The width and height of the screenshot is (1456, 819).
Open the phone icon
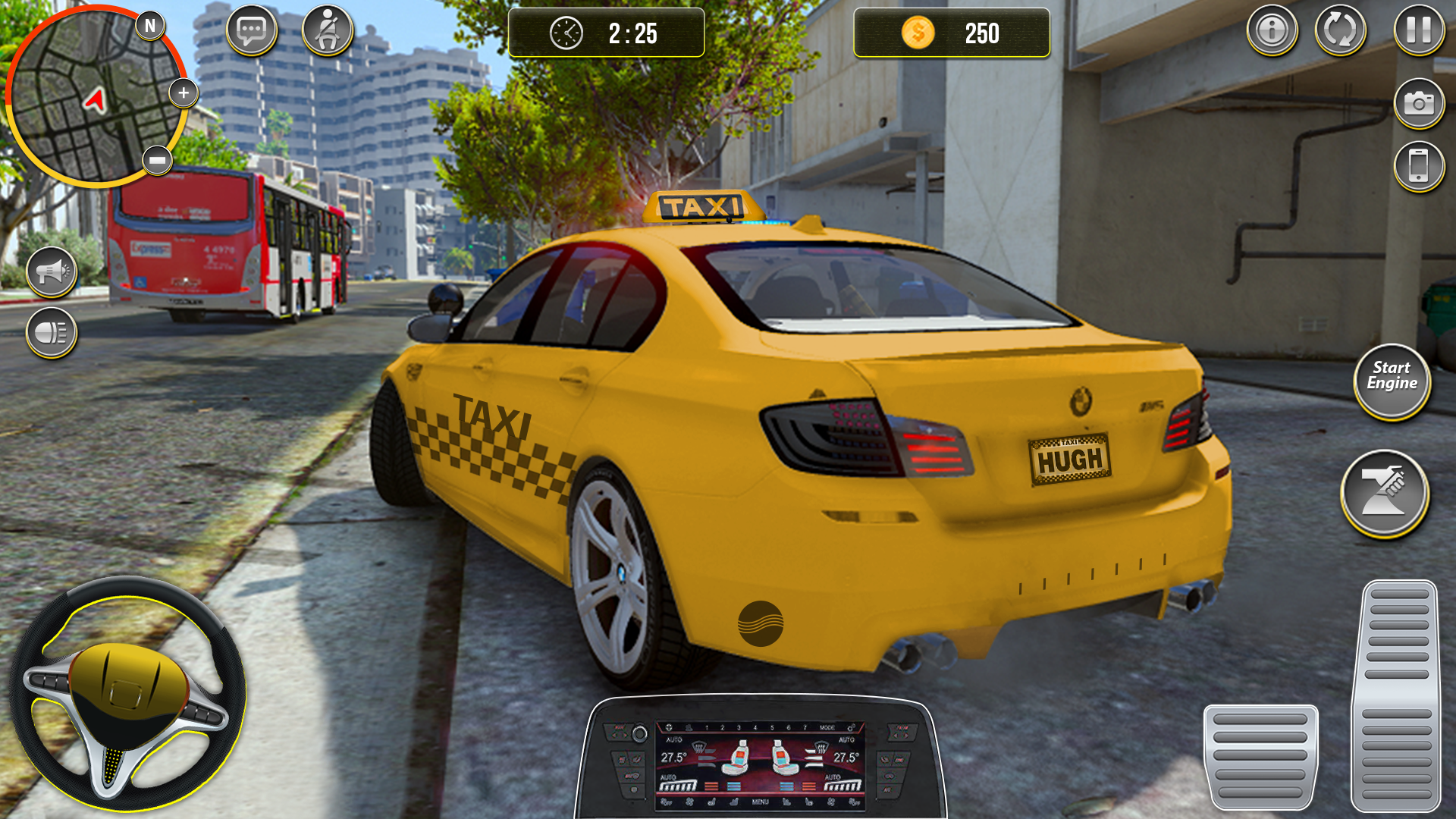tap(1418, 166)
